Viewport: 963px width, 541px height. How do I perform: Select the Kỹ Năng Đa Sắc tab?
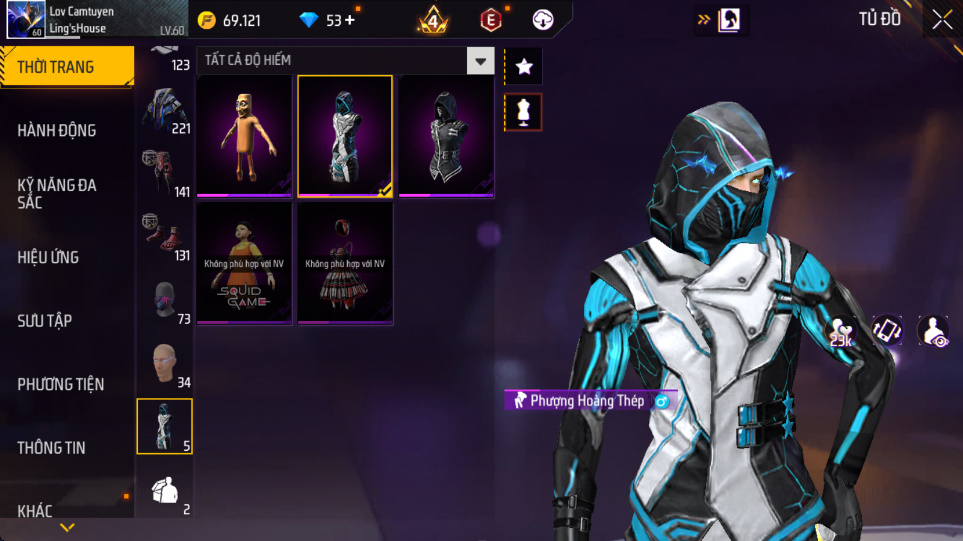point(57,193)
